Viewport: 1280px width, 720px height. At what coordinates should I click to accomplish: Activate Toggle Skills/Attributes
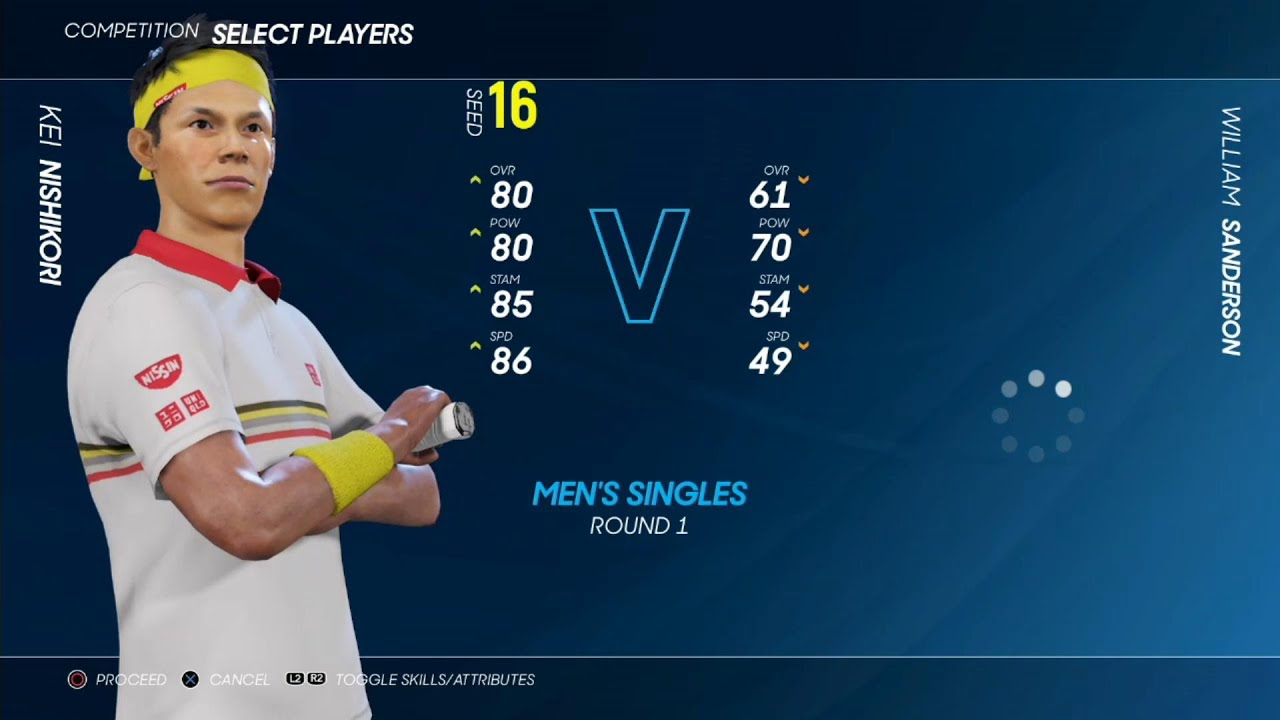tap(411, 680)
